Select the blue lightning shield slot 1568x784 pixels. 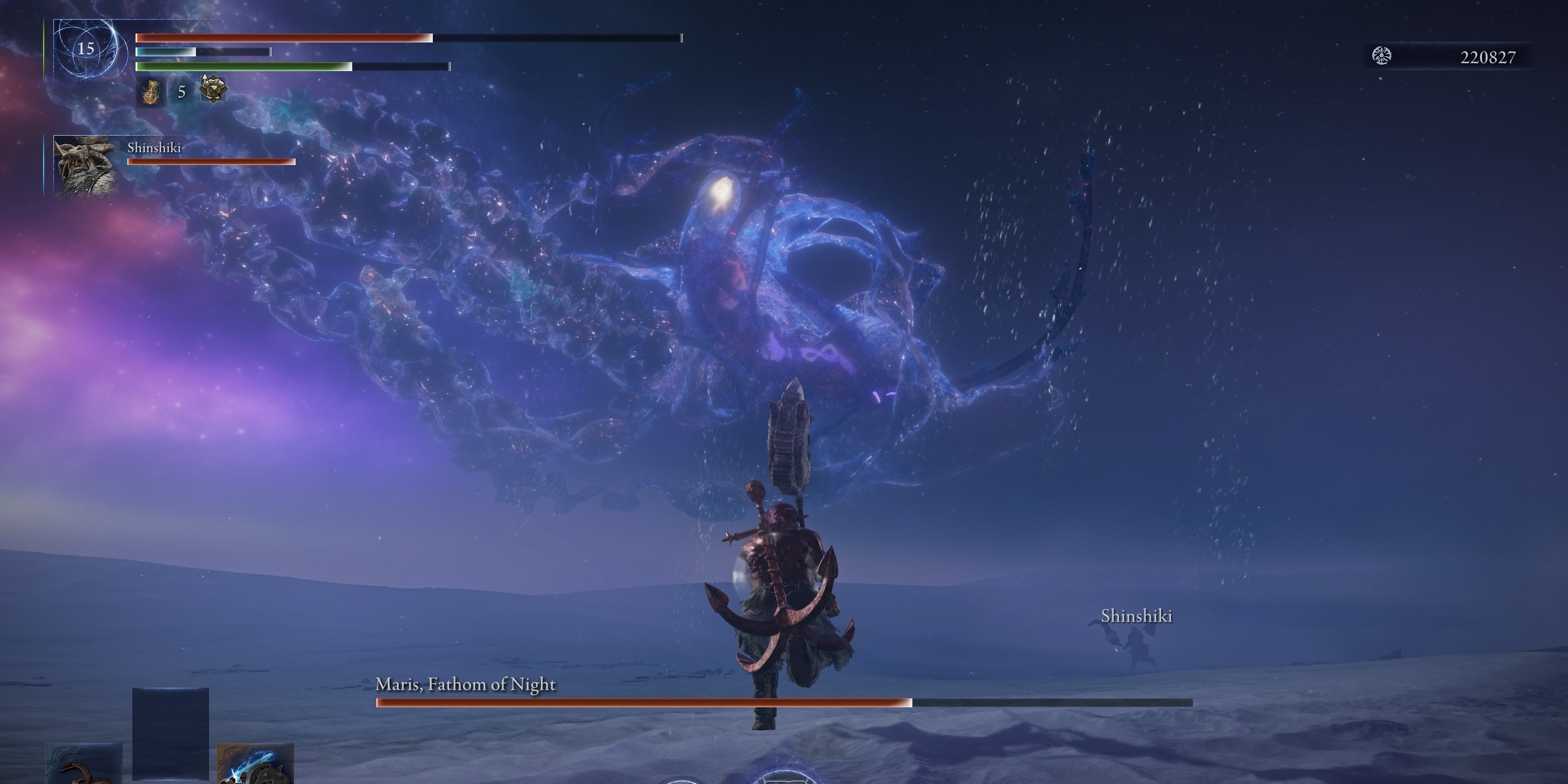(x=256, y=764)
